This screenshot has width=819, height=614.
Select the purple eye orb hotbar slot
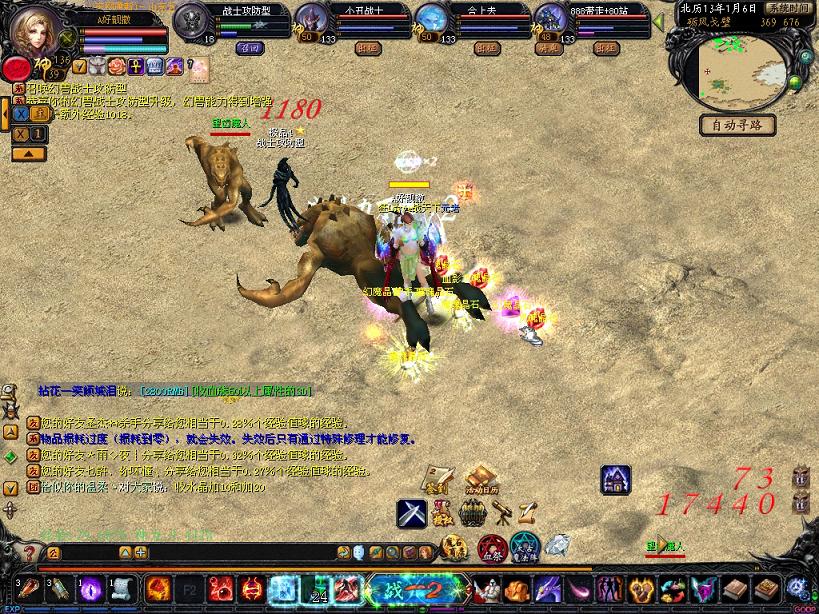point(92,589)
